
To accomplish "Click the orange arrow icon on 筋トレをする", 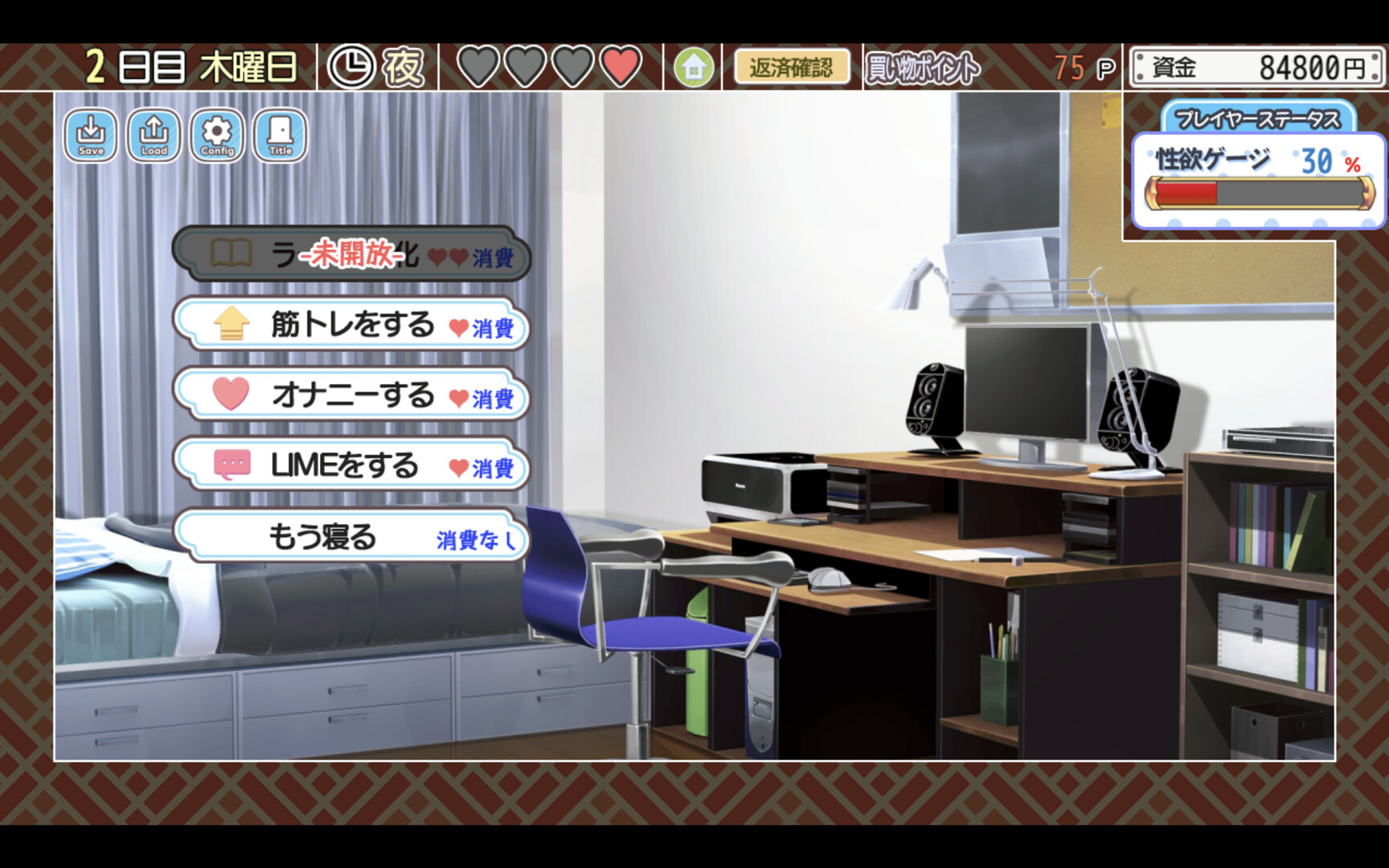I will (x=229, y=326).
